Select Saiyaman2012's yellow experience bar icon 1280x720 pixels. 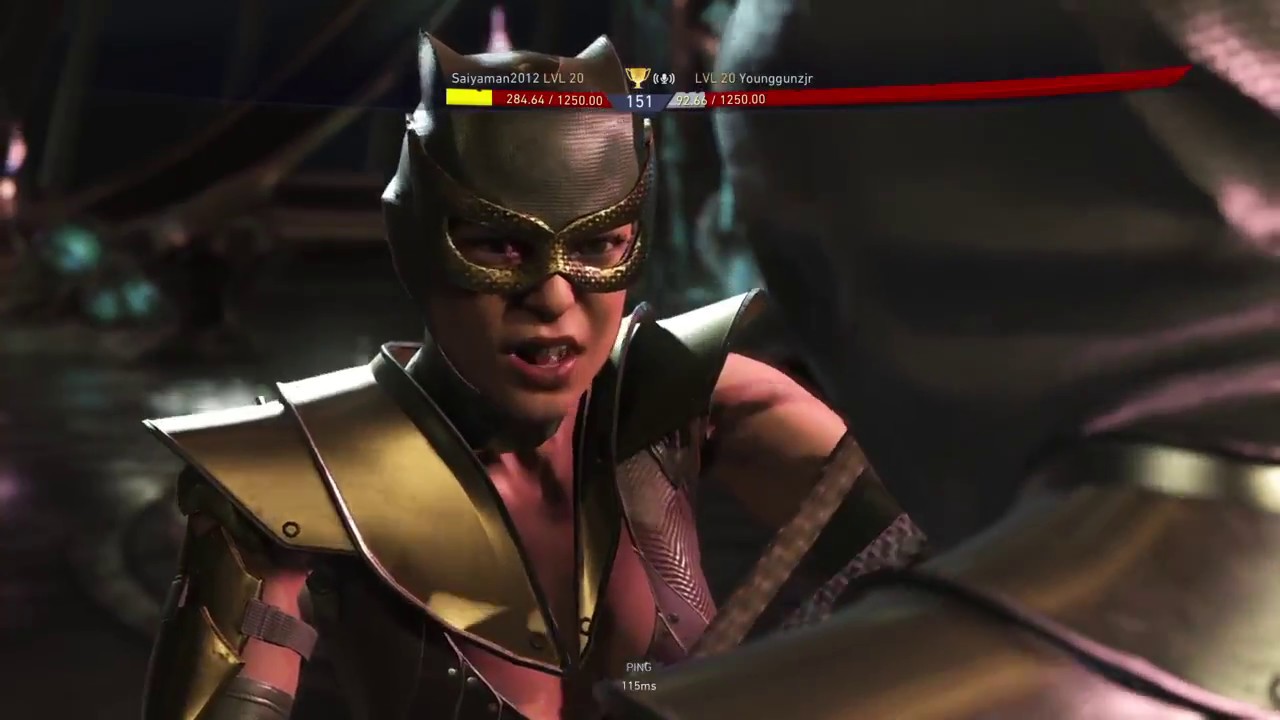tap(470, 98)
